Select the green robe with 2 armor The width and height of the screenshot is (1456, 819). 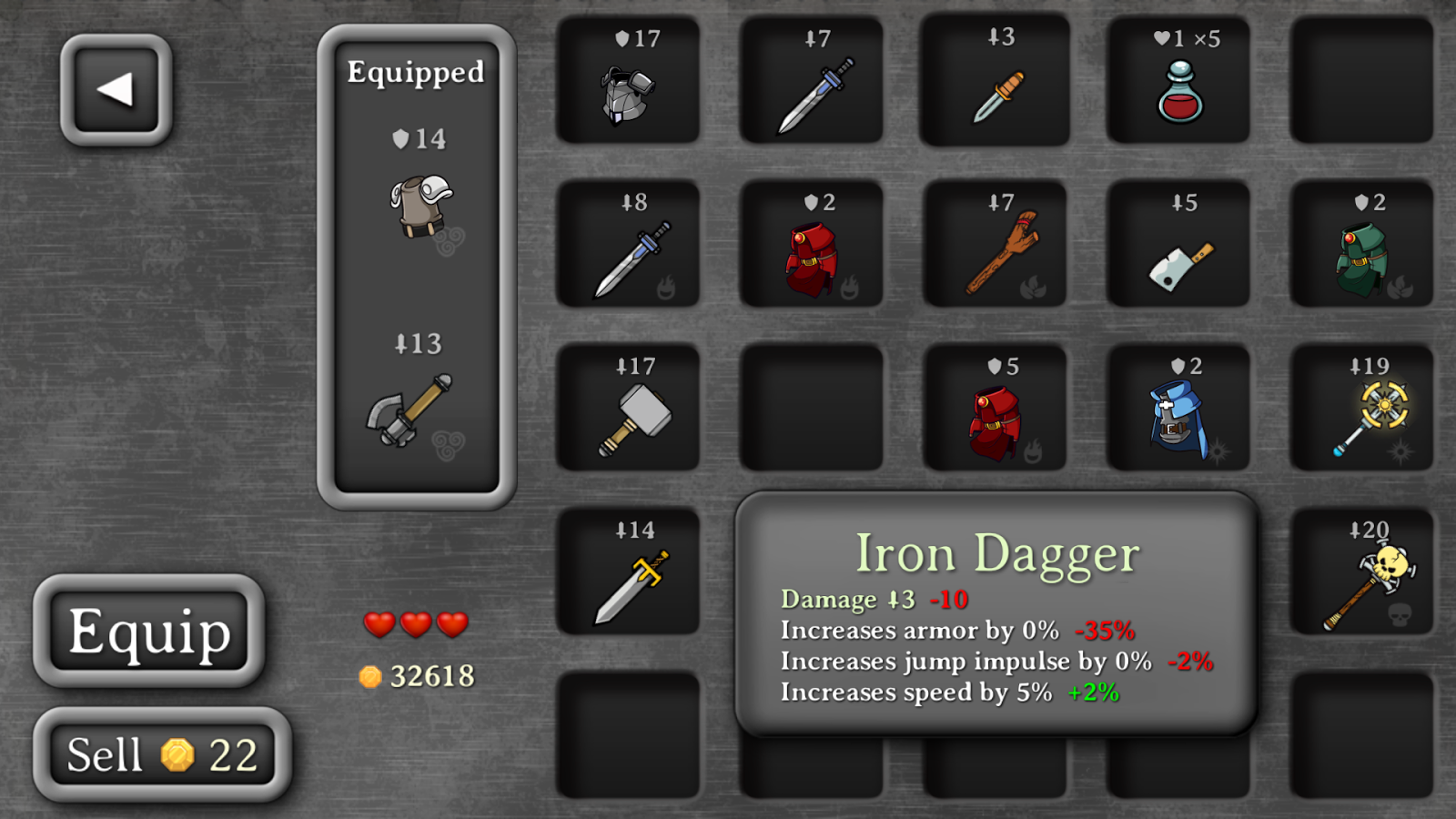click(1362, 246)
